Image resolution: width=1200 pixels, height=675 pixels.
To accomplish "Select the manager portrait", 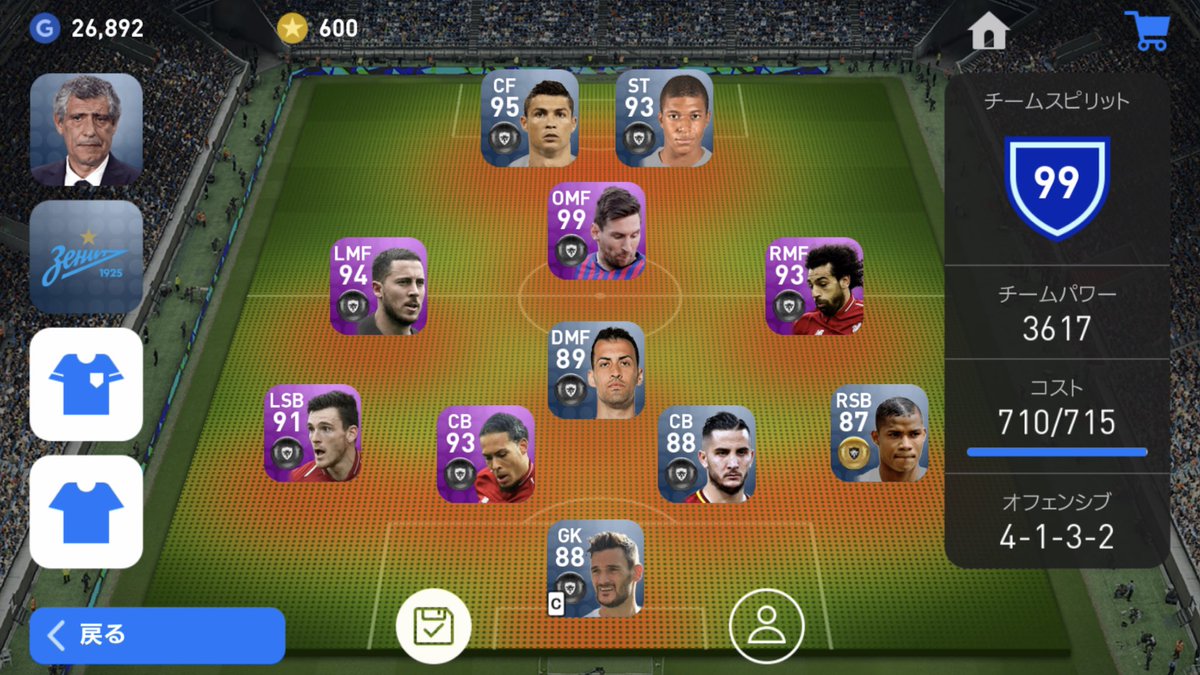I will (86, 131).
